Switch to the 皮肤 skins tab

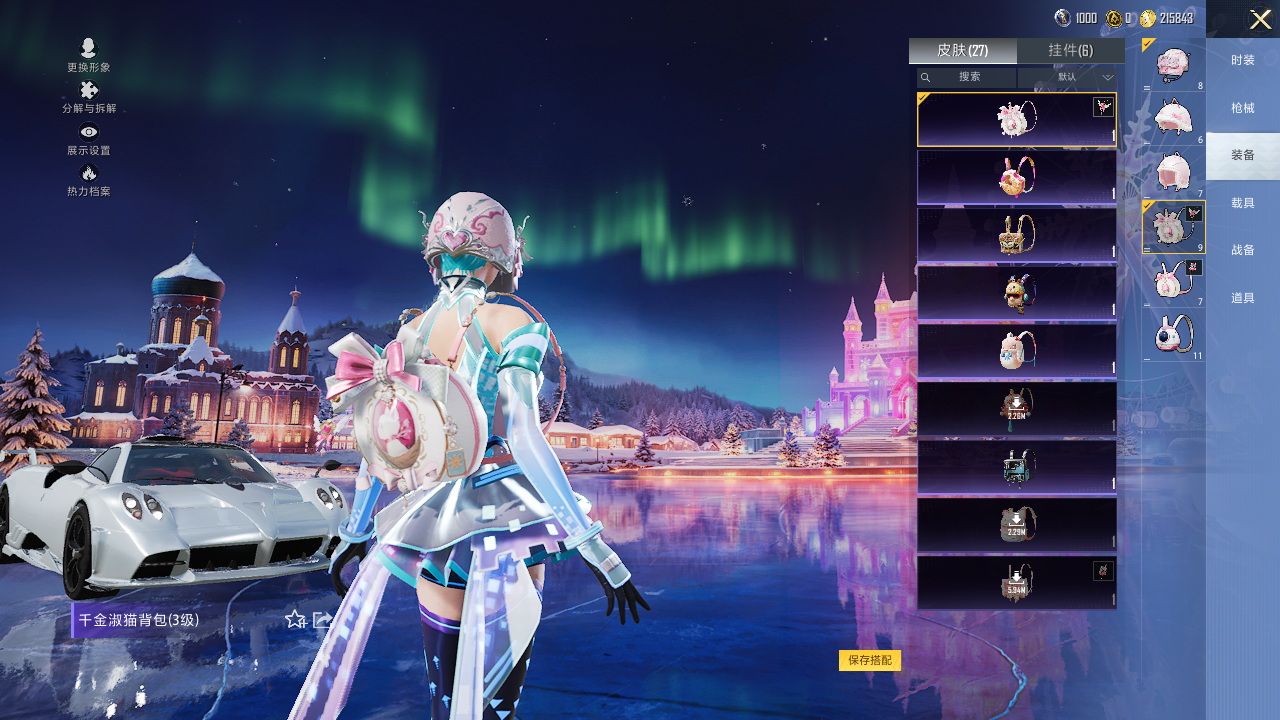pyautogui.click(x=962, y=51)
